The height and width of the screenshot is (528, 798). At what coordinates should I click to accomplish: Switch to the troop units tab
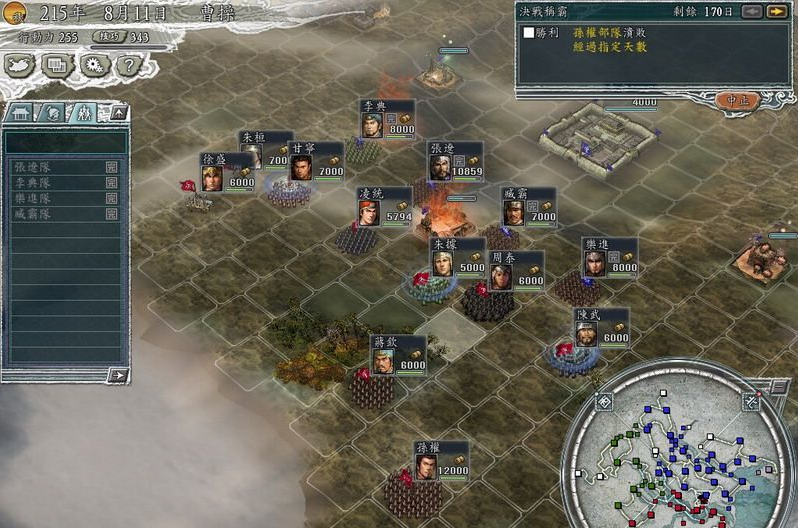[85, 113]
